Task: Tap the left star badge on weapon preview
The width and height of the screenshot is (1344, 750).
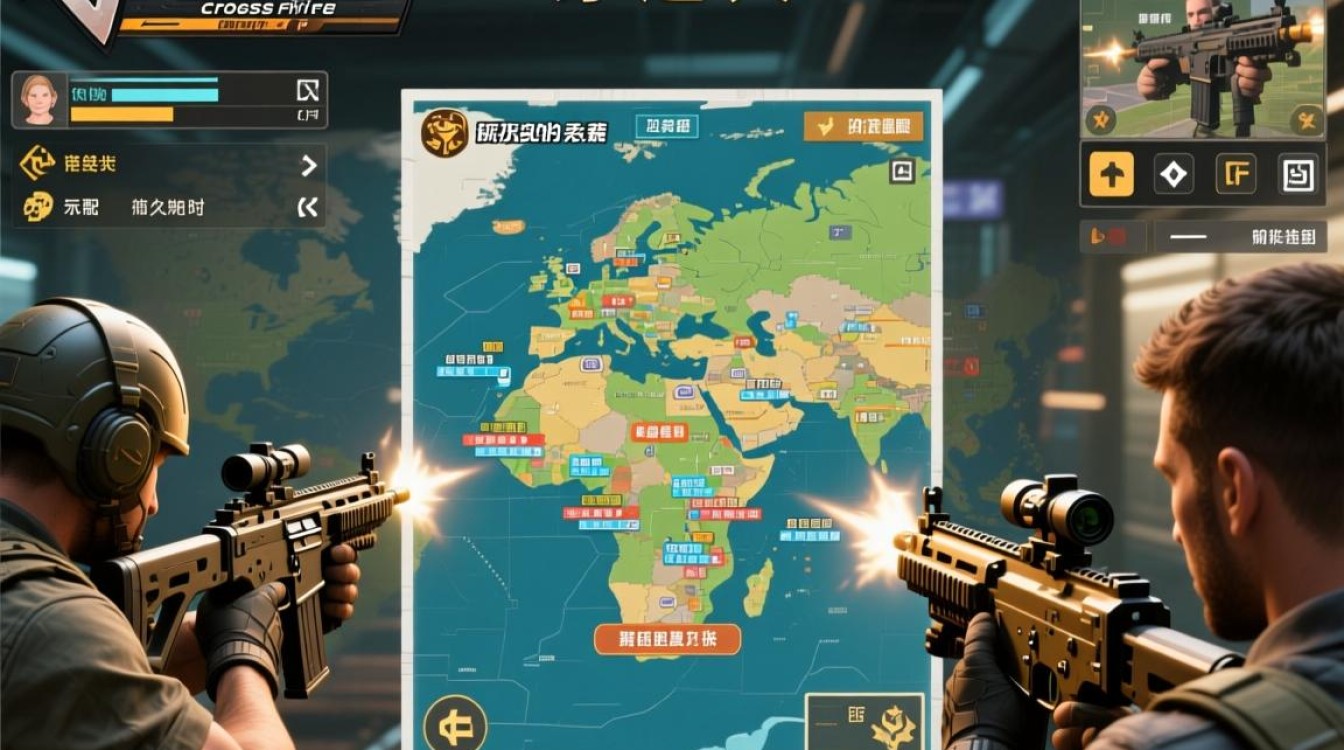Action: 1100,121
